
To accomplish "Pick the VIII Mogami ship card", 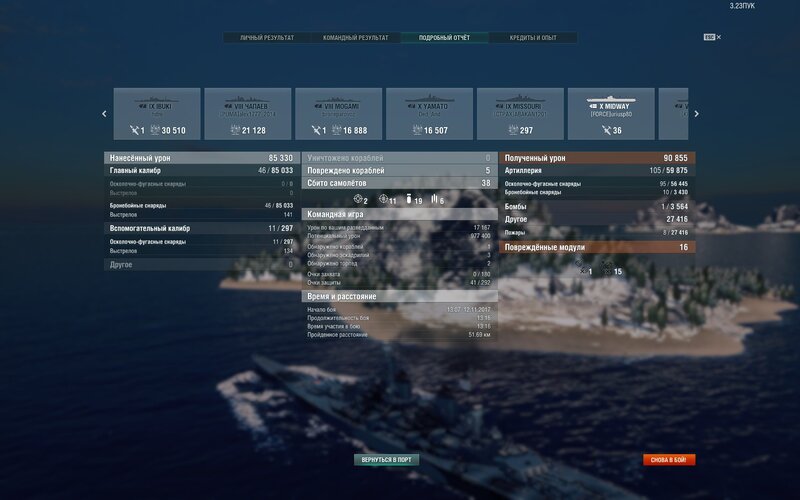I will tap(339, 114).
